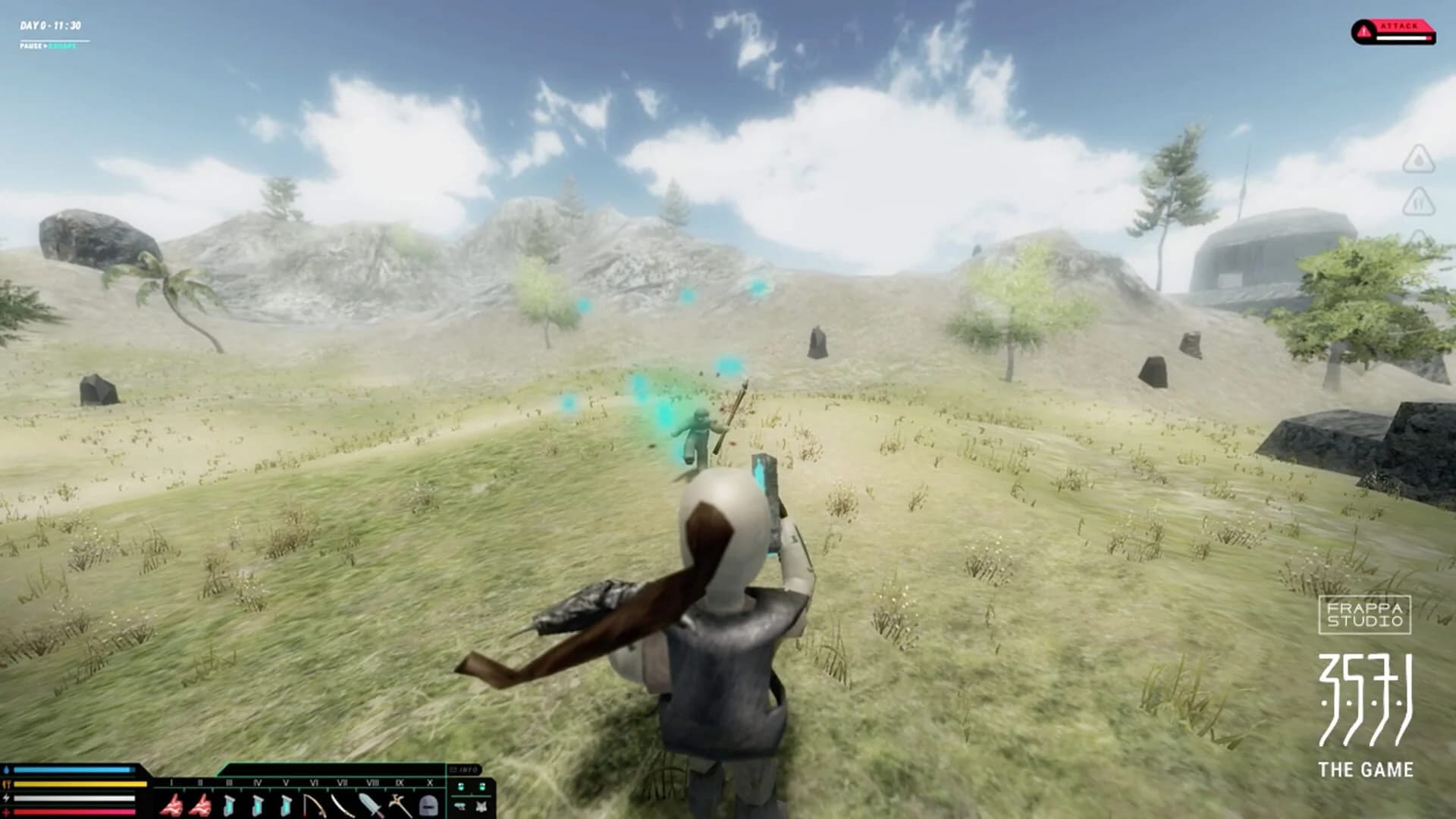Toggle the left green grenade indicator
The width and height of the screenshot is (1456, 819).
pos(460,787)
